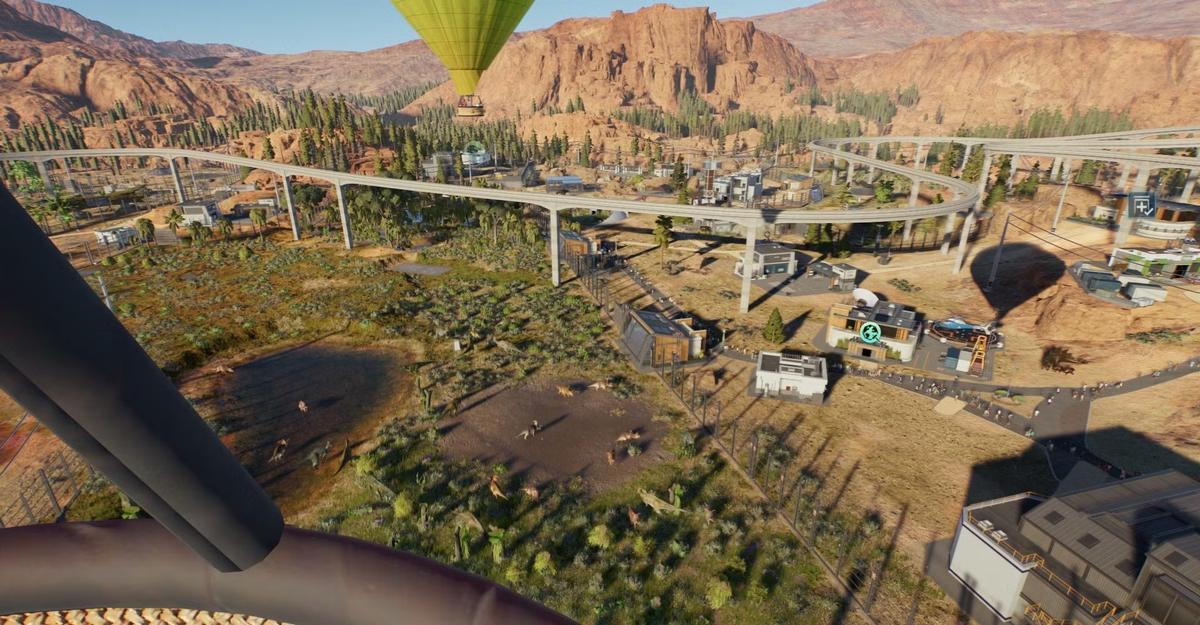
Task: Select the teal globe building marker
Action: [870, 332]
